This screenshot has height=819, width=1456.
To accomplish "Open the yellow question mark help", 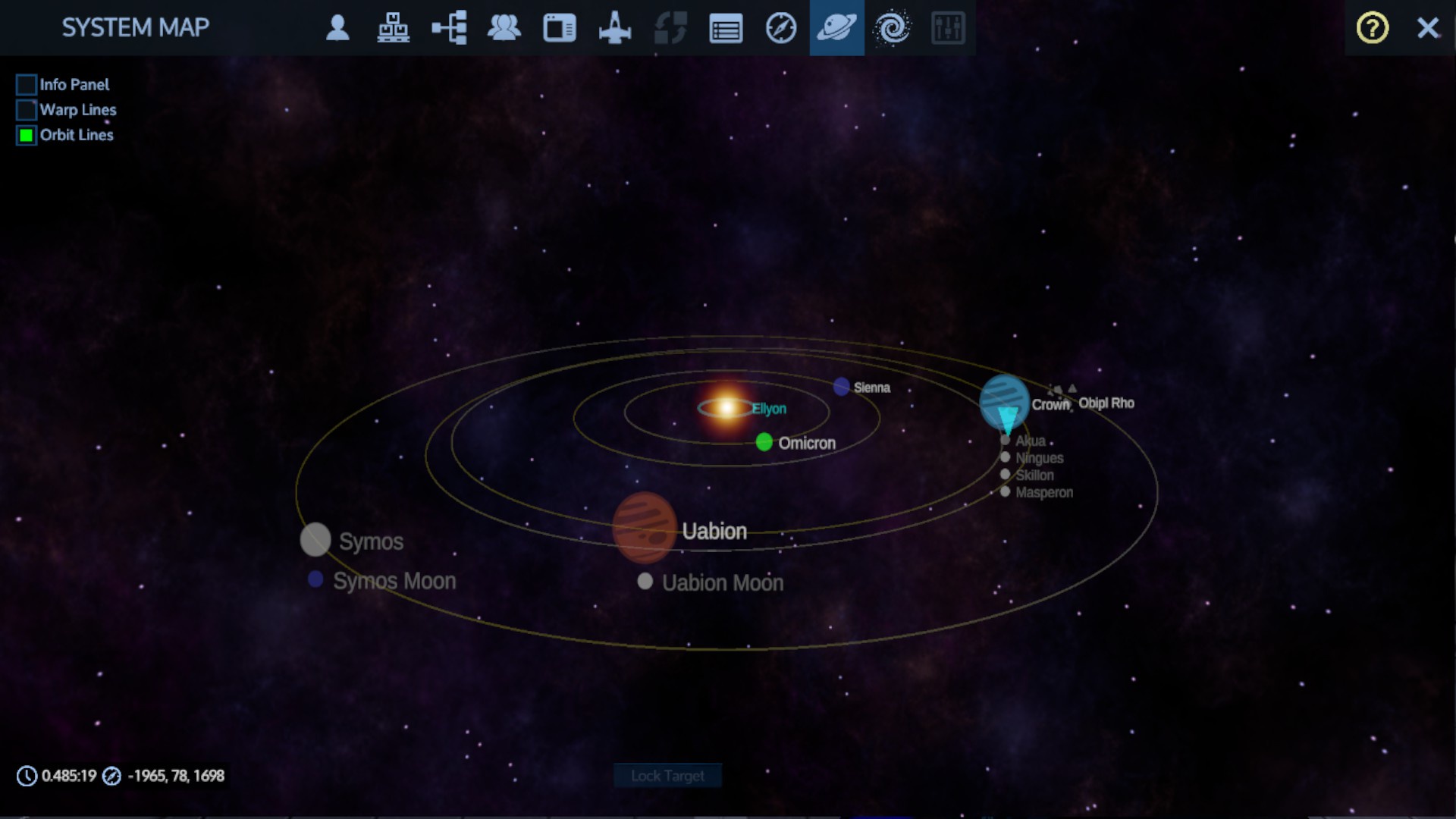I will 1372,28.
